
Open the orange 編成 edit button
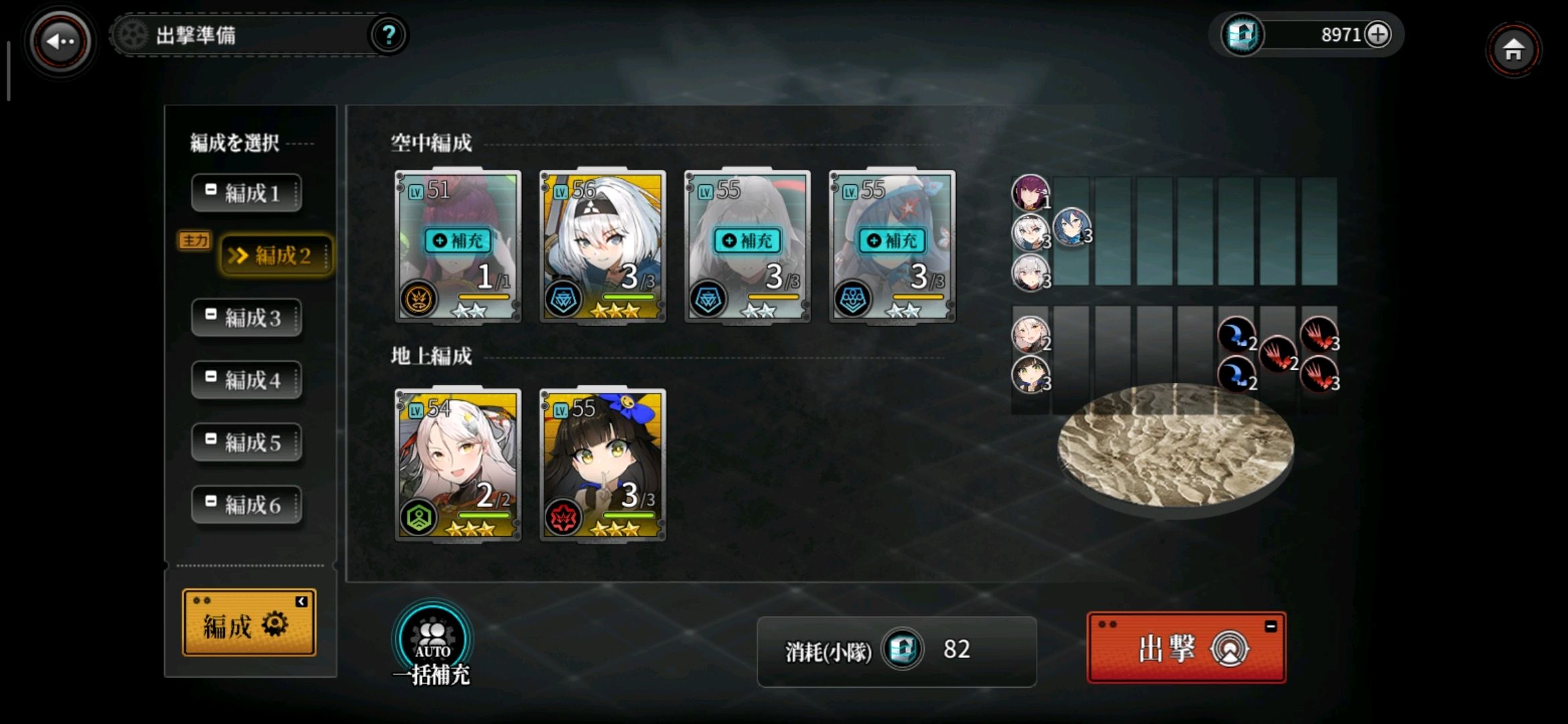tap(249, 623)
